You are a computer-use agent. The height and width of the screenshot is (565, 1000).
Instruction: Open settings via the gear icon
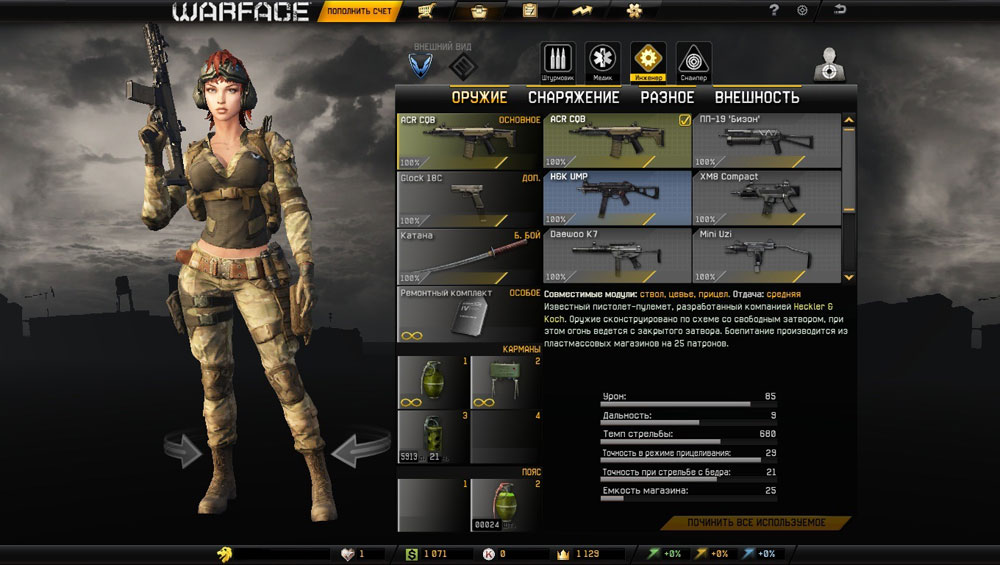coord(802,11)
